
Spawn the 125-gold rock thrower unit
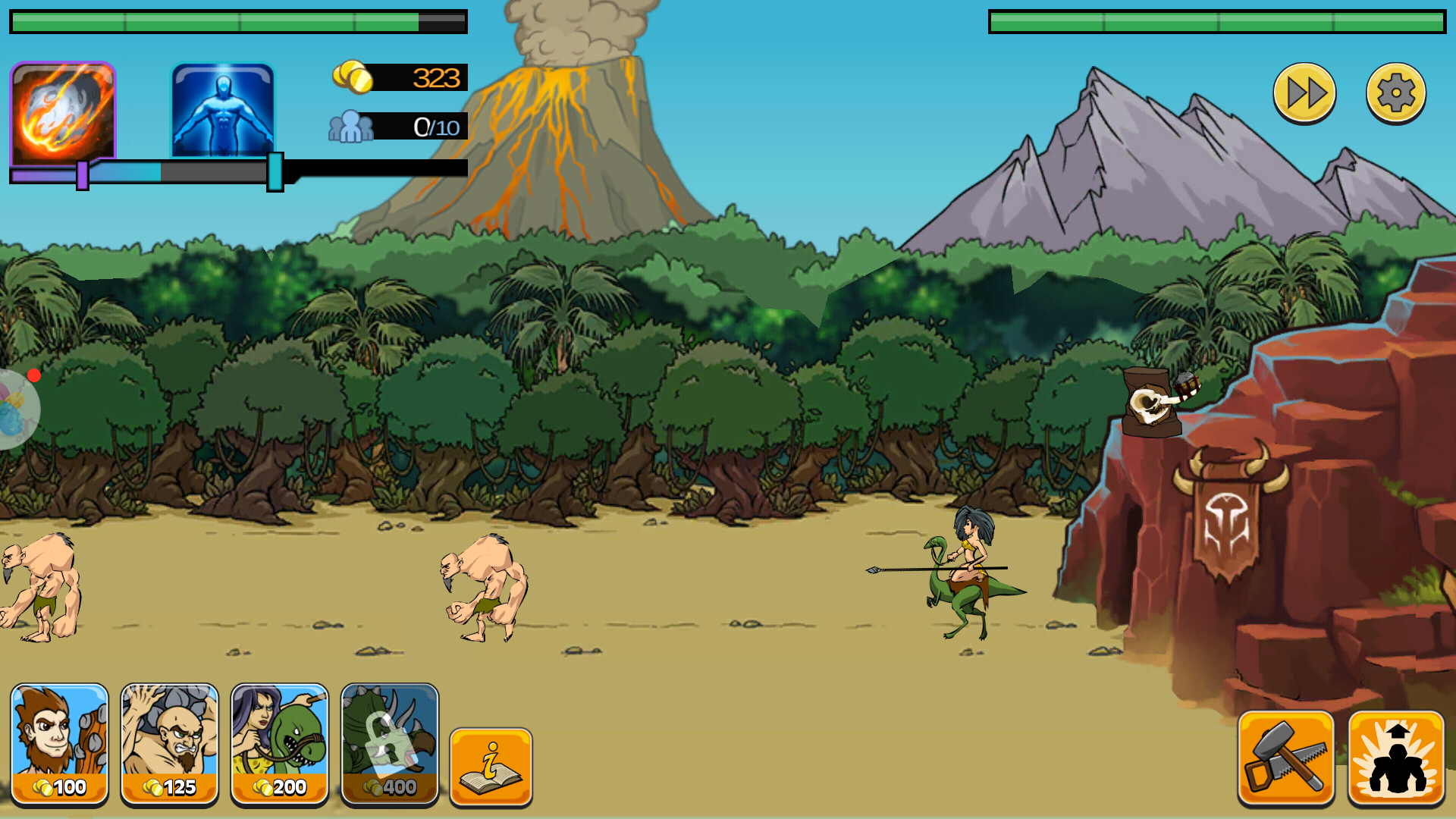coord(169,743)
